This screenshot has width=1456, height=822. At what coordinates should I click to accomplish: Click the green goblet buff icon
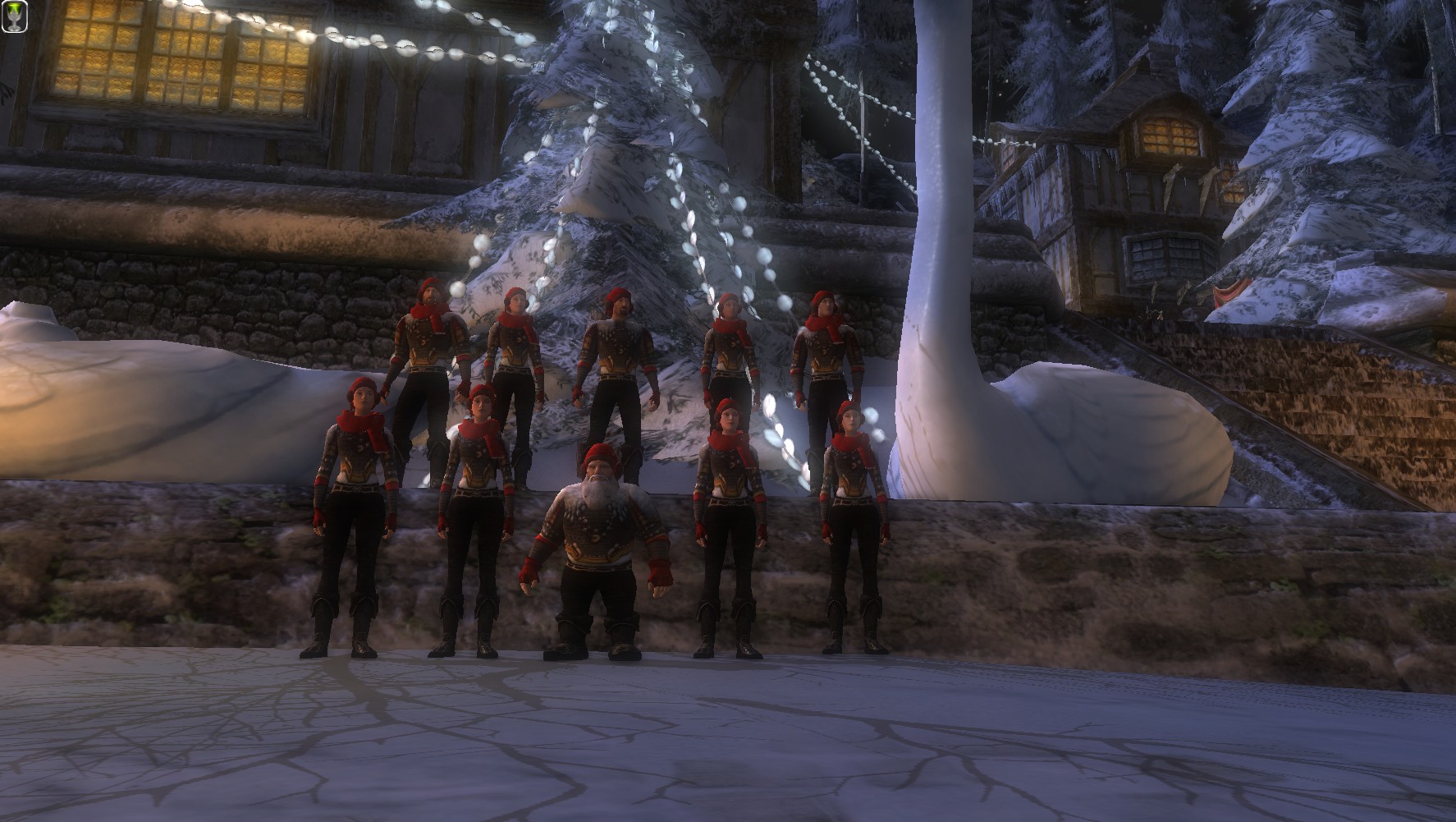click(x=15, y=16)
